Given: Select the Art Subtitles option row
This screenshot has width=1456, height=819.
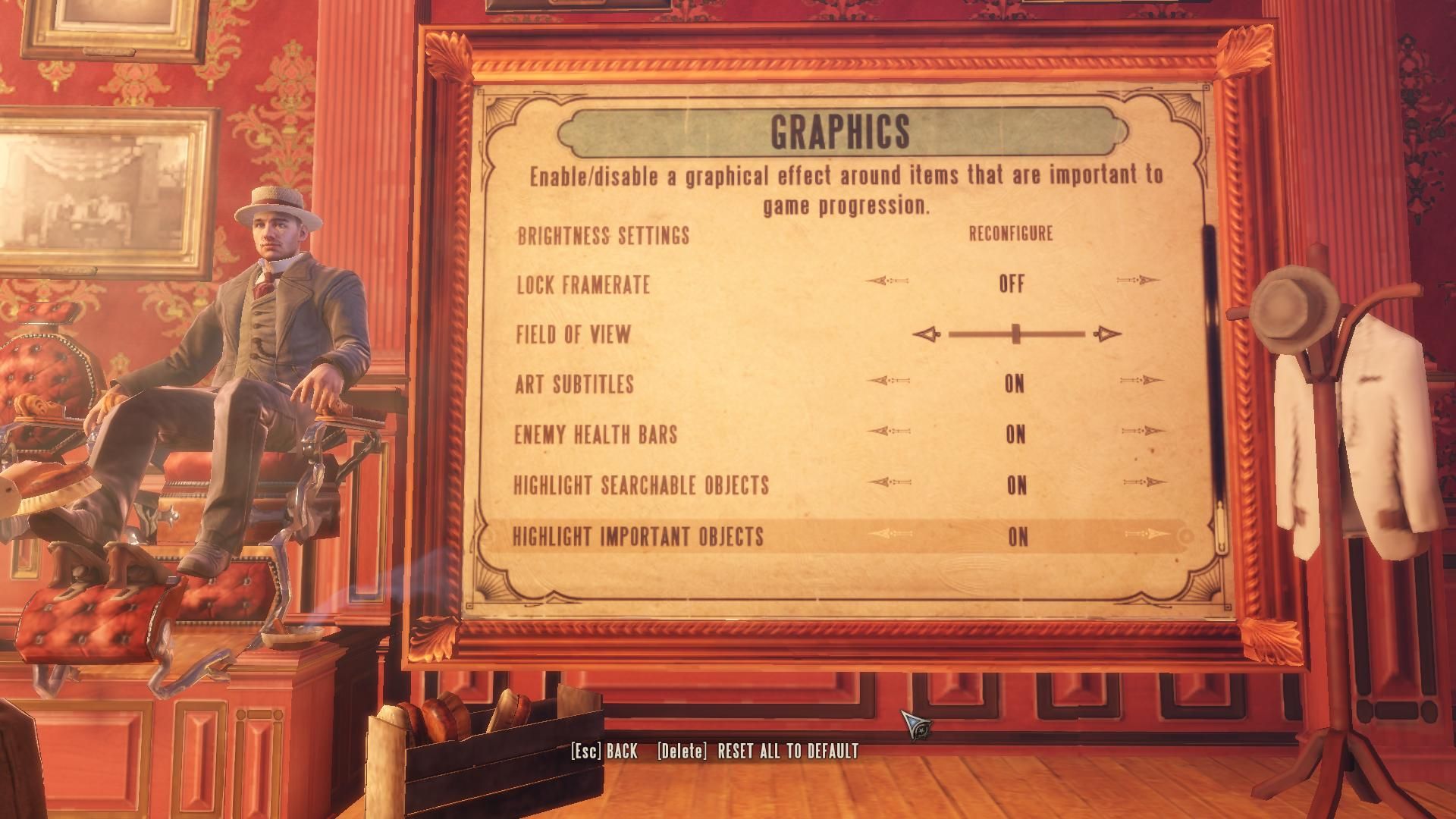Looking at the screenshot, I should coord(574,384).
